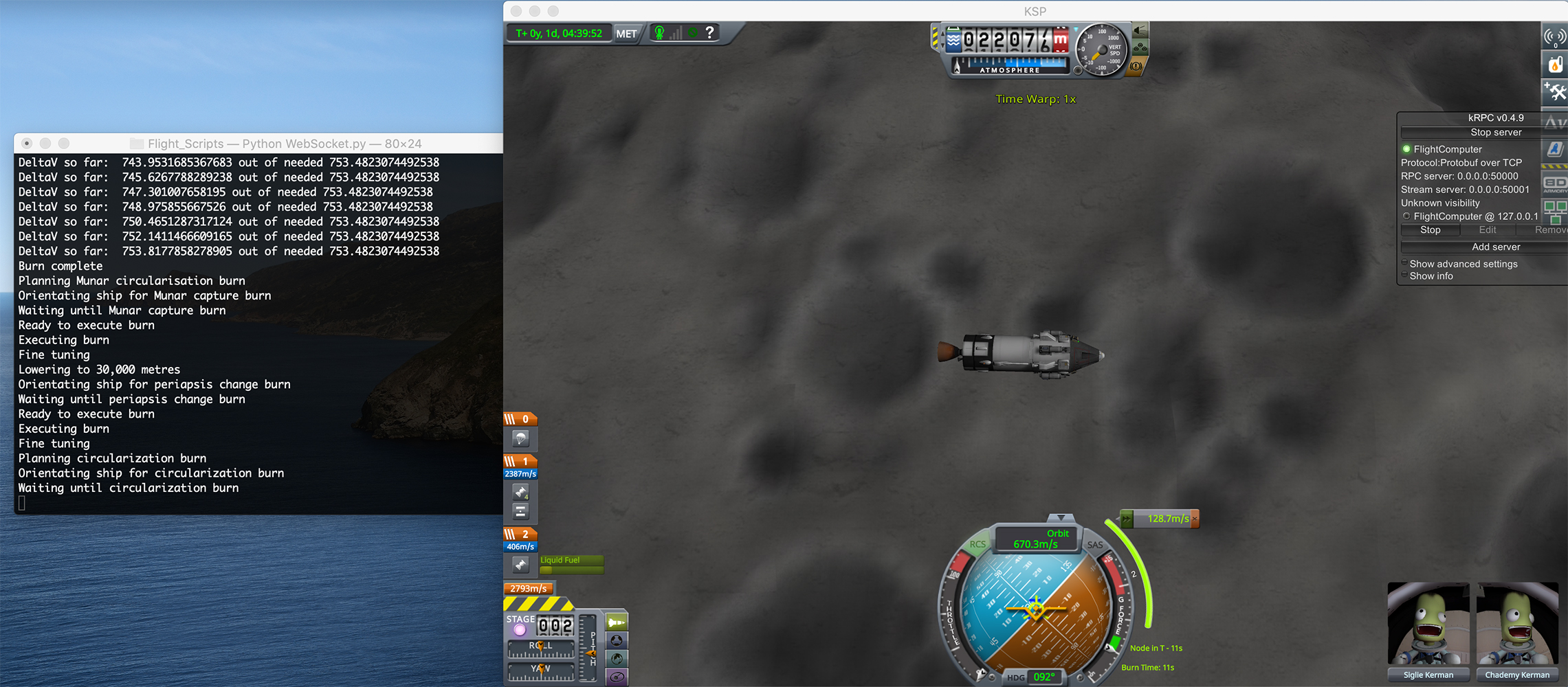
Task: Collapse the navball with the top arrow
Action: [x=1061, y=517]
